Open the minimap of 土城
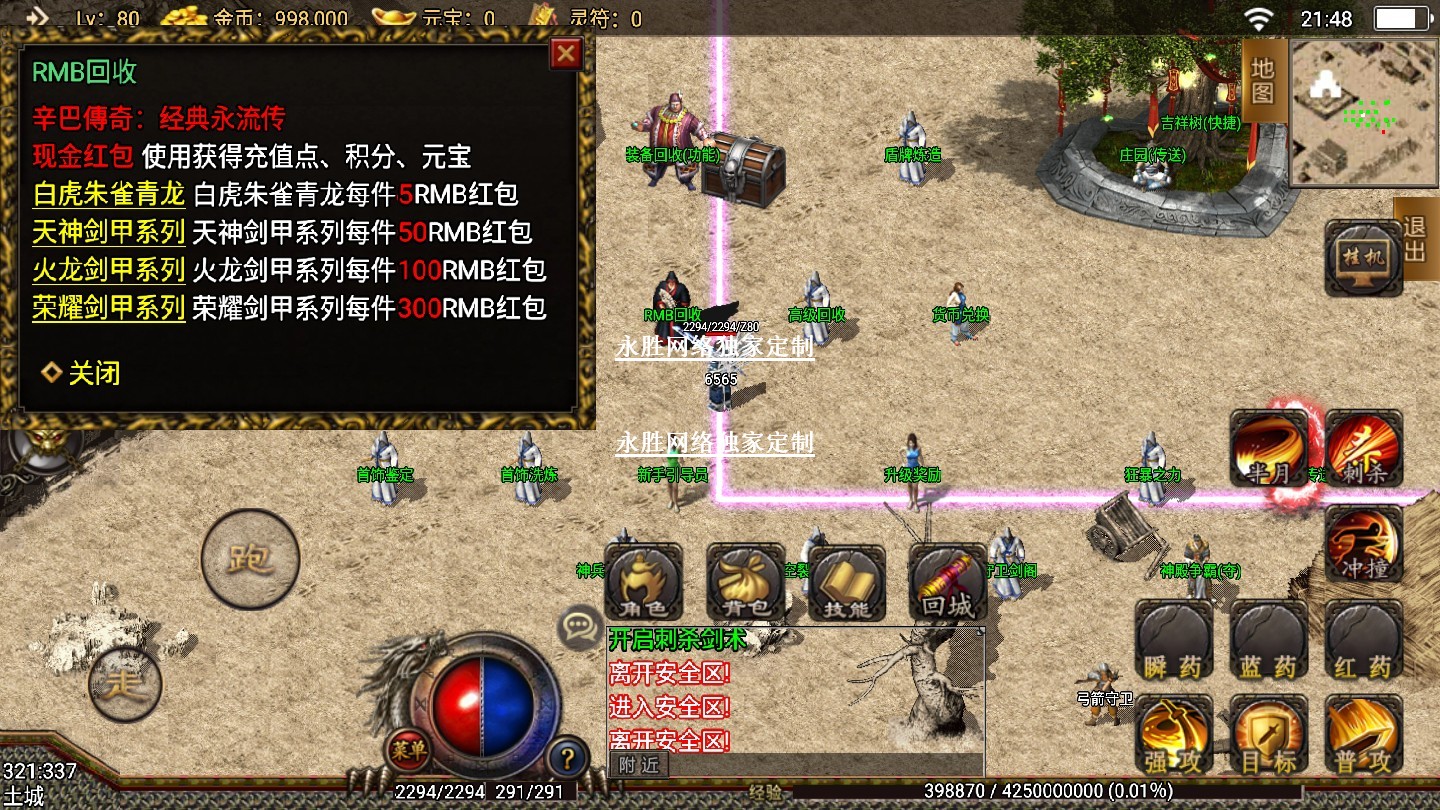Viewport: 1440px width, 810px height. pos(1362,112)
